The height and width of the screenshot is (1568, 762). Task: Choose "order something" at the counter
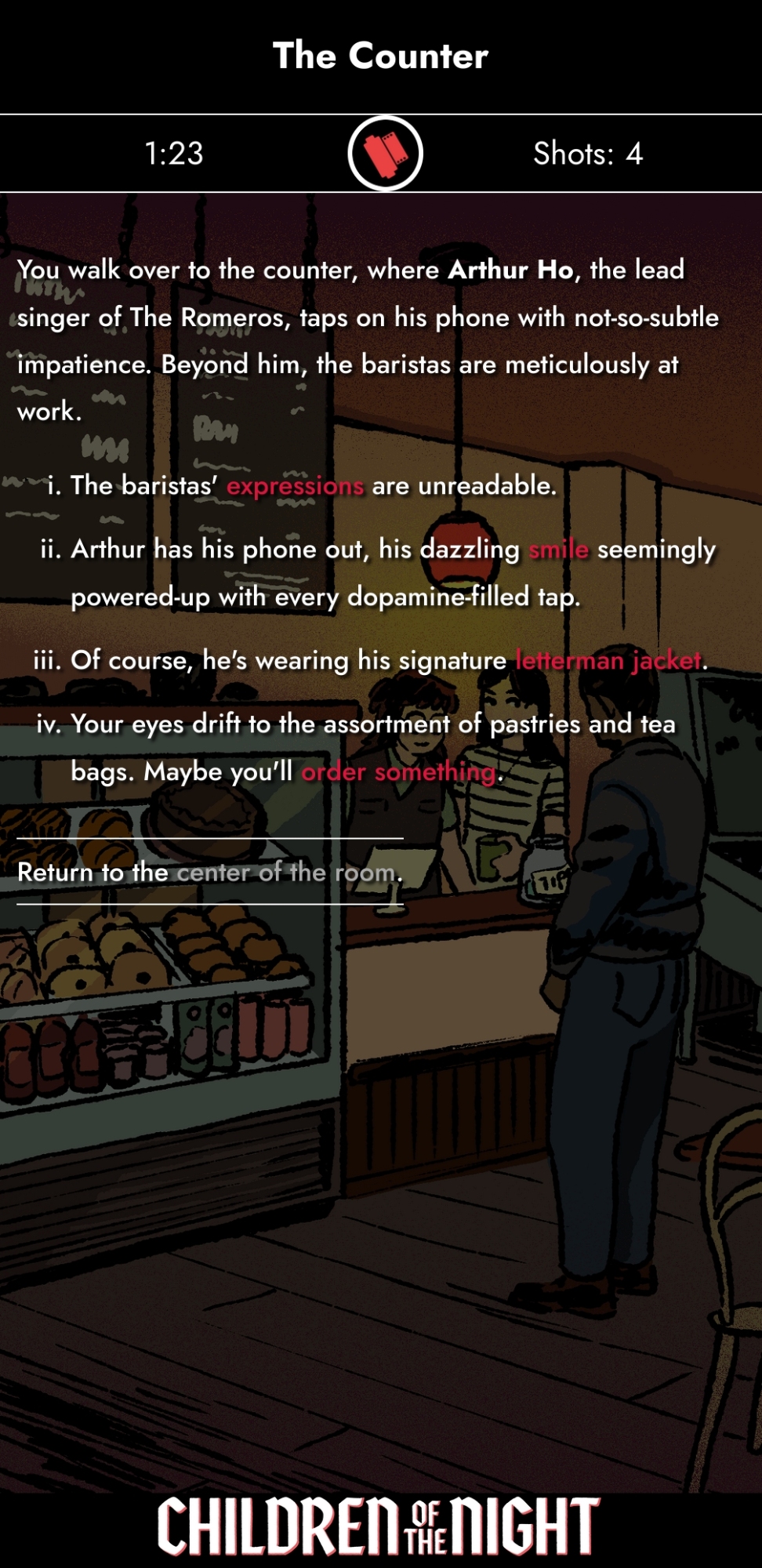tap(399, 772)
